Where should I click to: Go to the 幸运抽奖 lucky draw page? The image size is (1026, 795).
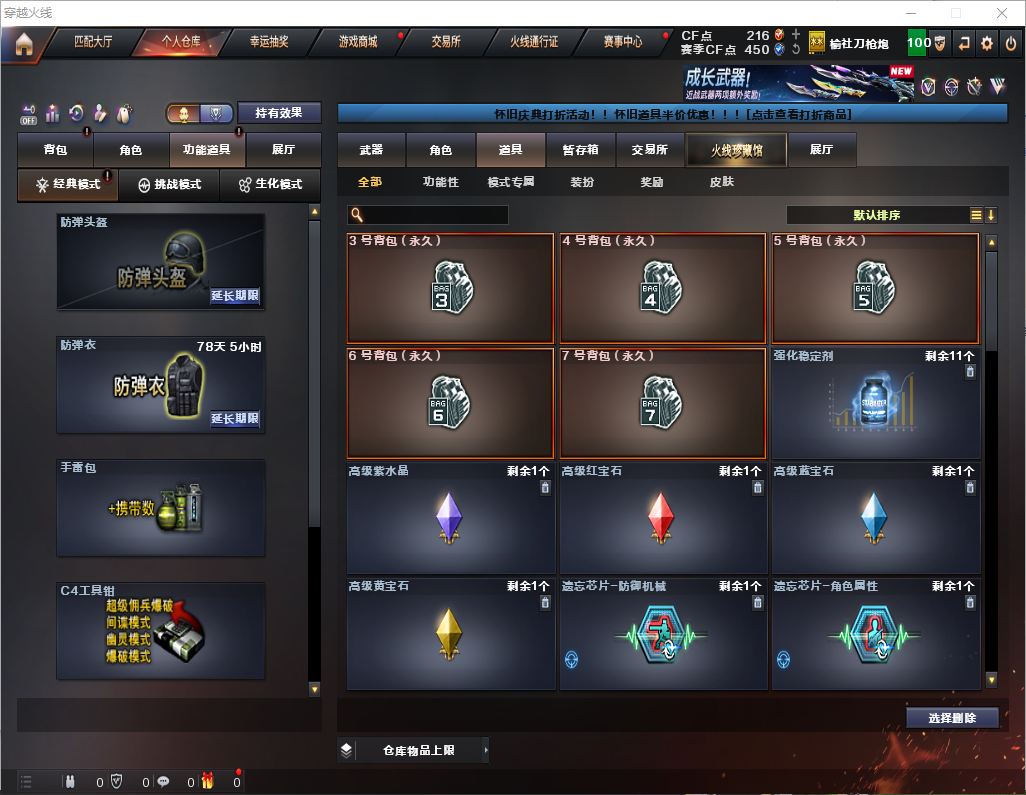(268, 43)
